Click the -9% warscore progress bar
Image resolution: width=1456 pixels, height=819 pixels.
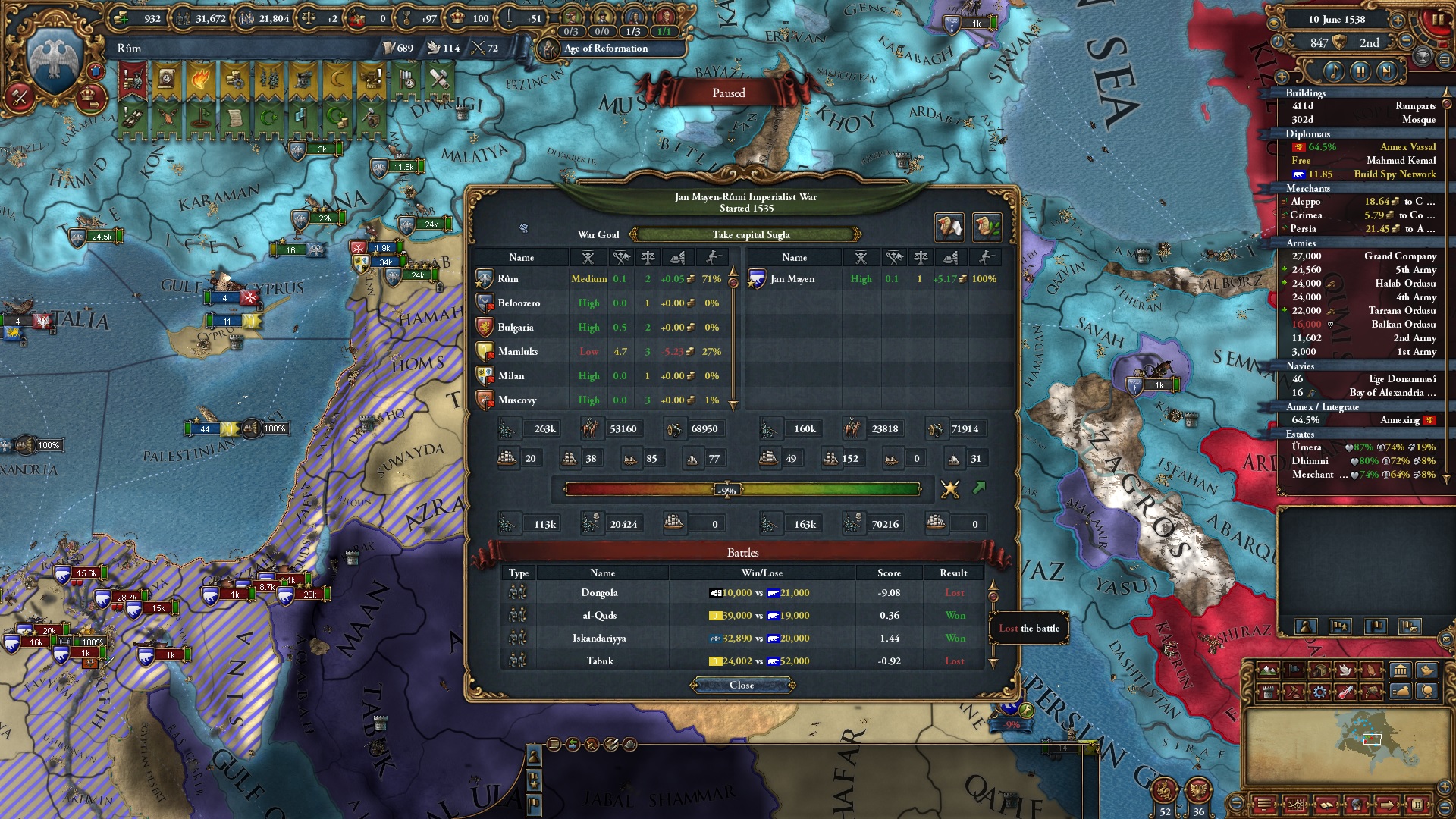coord(728,490)
